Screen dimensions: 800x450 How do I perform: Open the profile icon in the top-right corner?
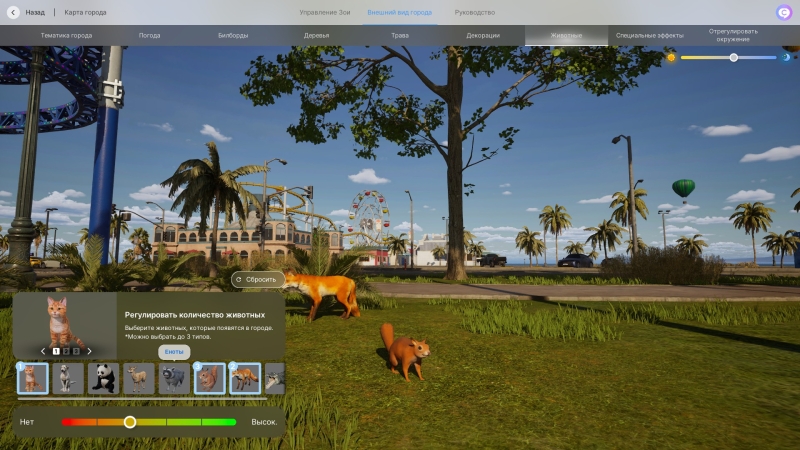pos(783,12)
